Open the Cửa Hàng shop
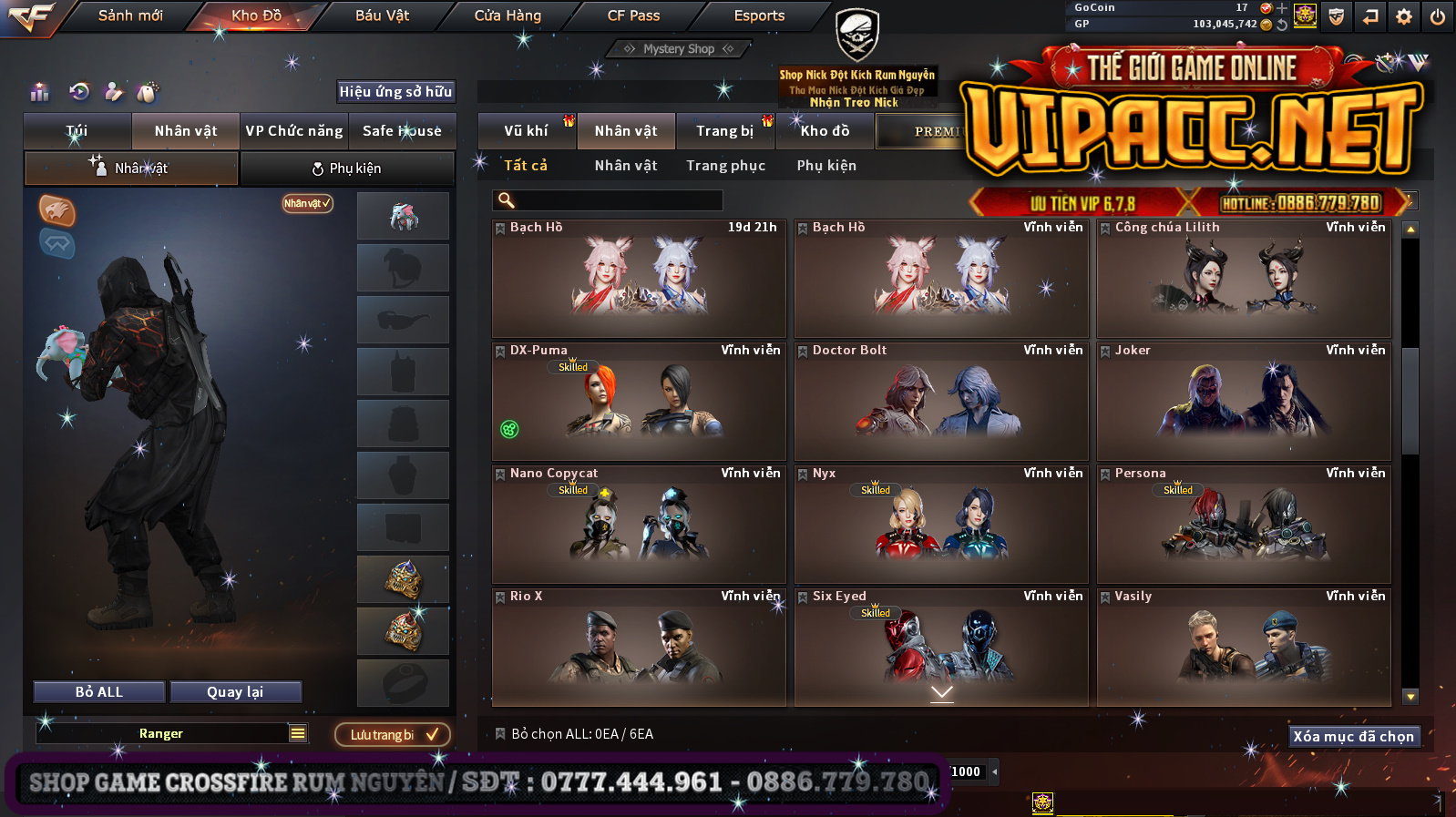Screen dimensions: 1456x817 (508, 15)
